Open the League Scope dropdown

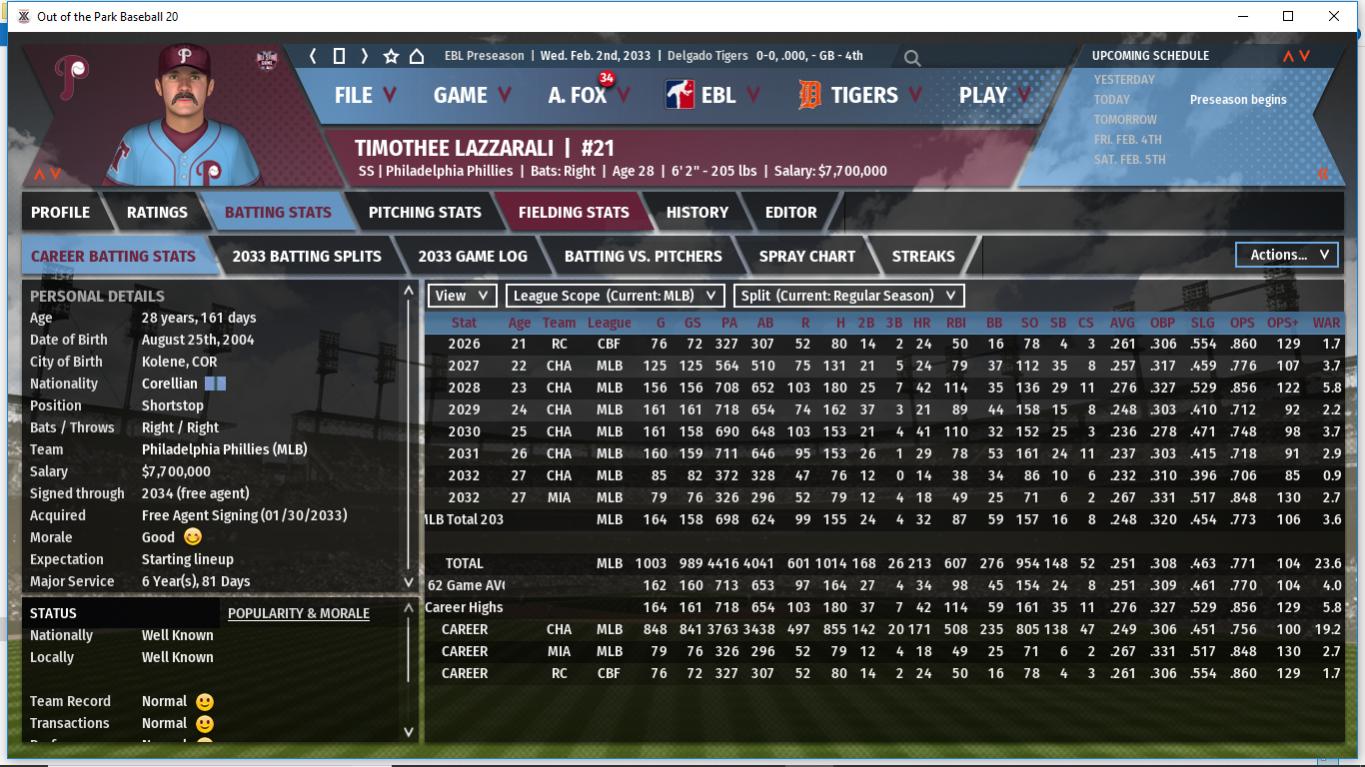pyautogui.click(x=615, y=295)
